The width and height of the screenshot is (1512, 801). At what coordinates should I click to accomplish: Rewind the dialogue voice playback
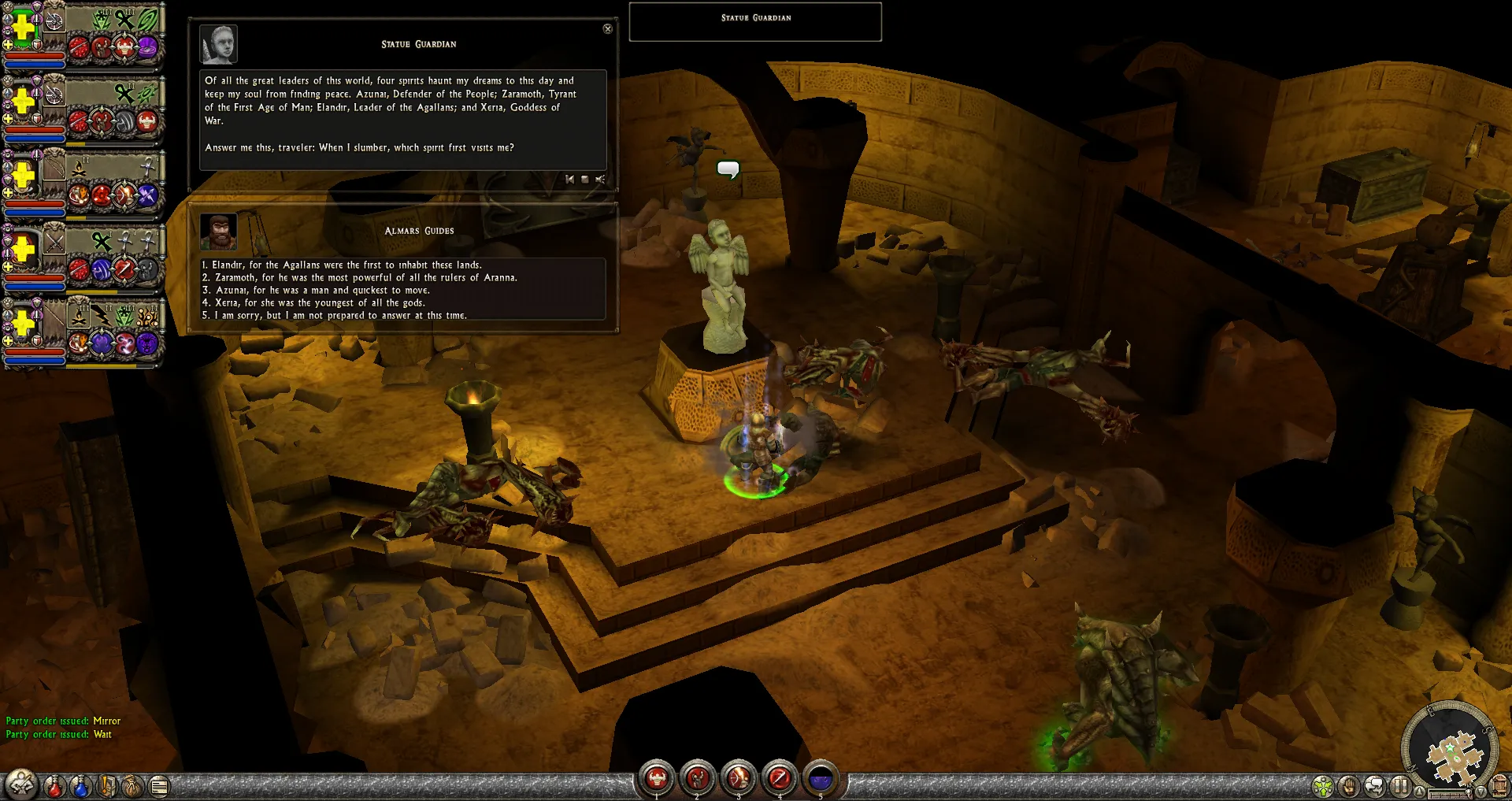pyautogui.click(x=569, y=180)
